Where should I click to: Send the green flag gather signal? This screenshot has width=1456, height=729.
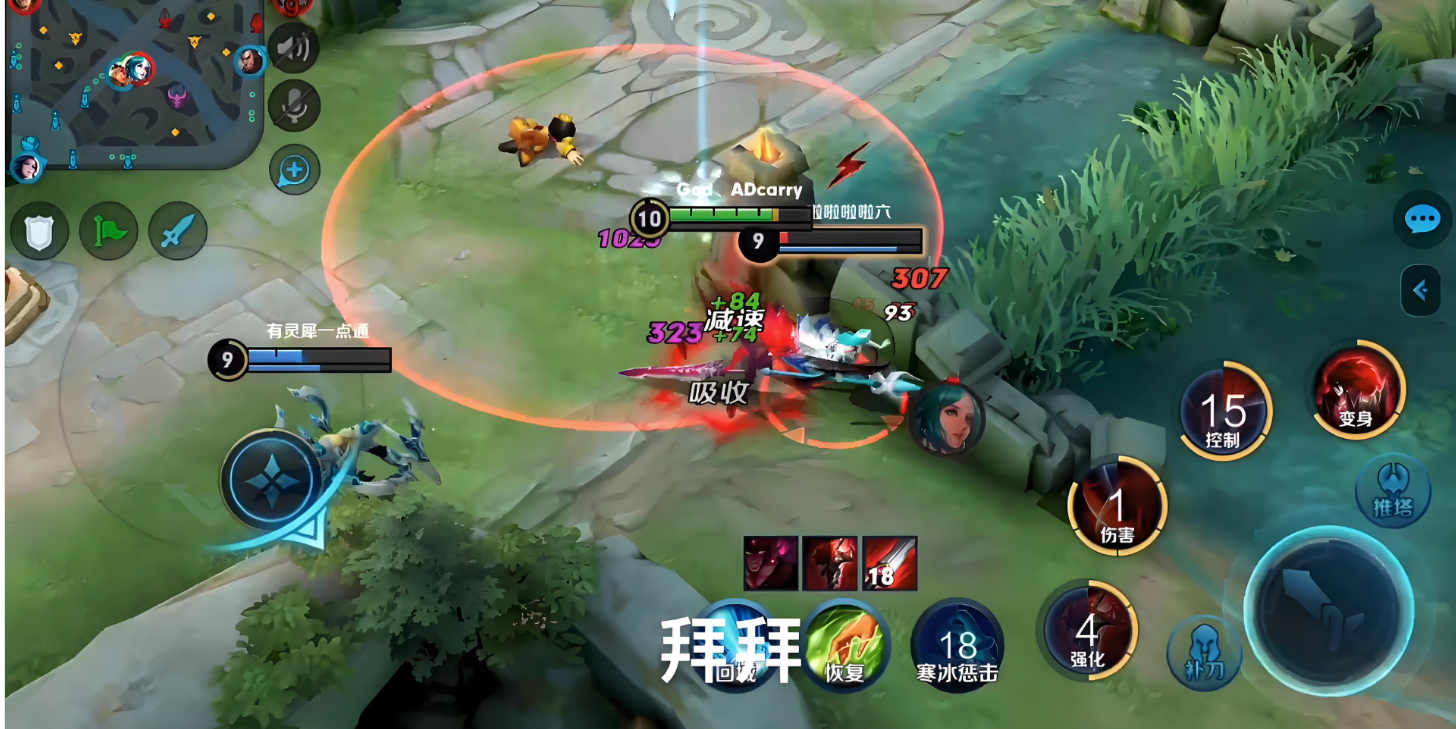109,231
